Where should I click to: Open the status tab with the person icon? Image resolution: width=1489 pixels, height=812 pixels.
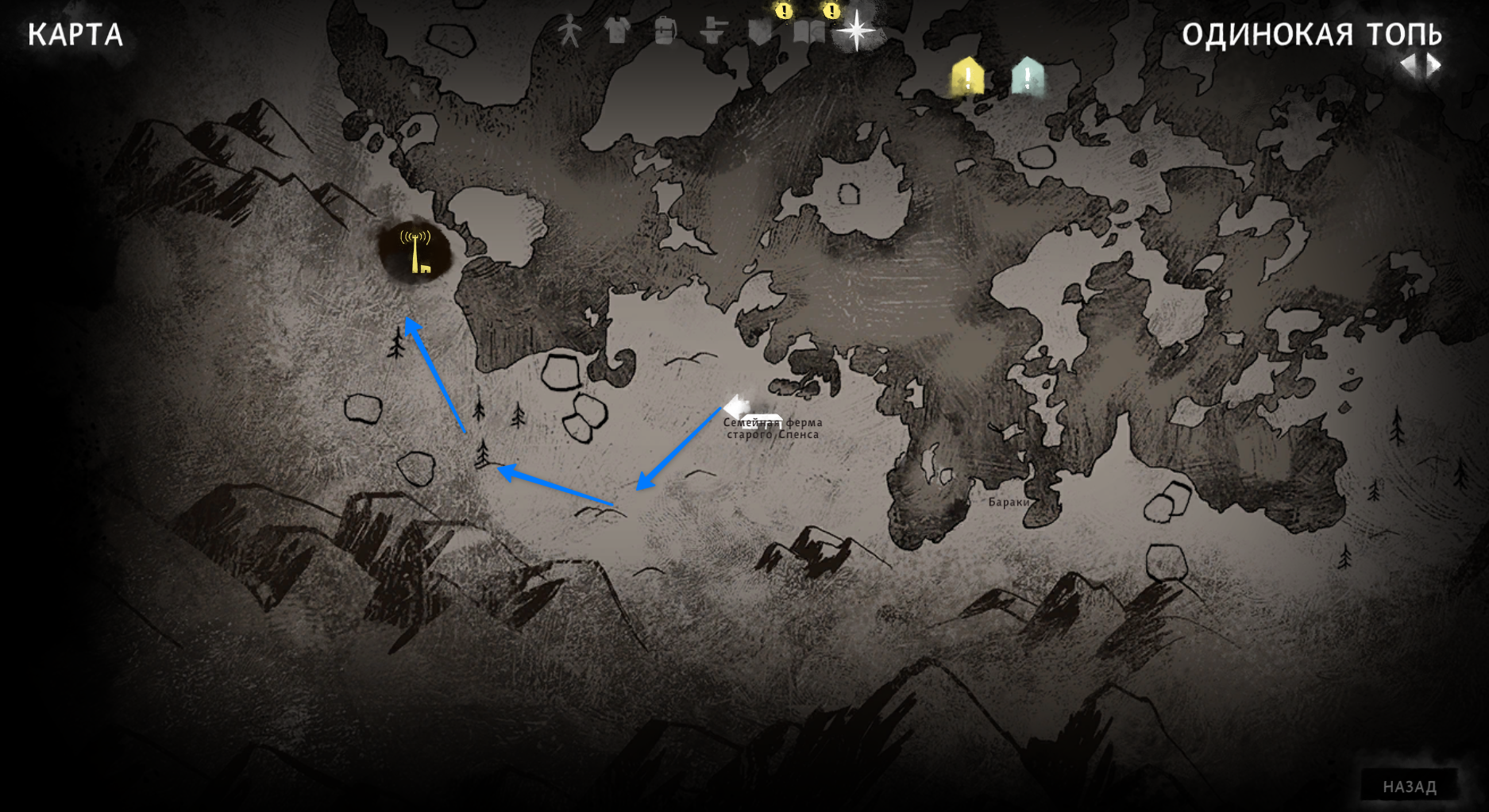coord(569,33)
